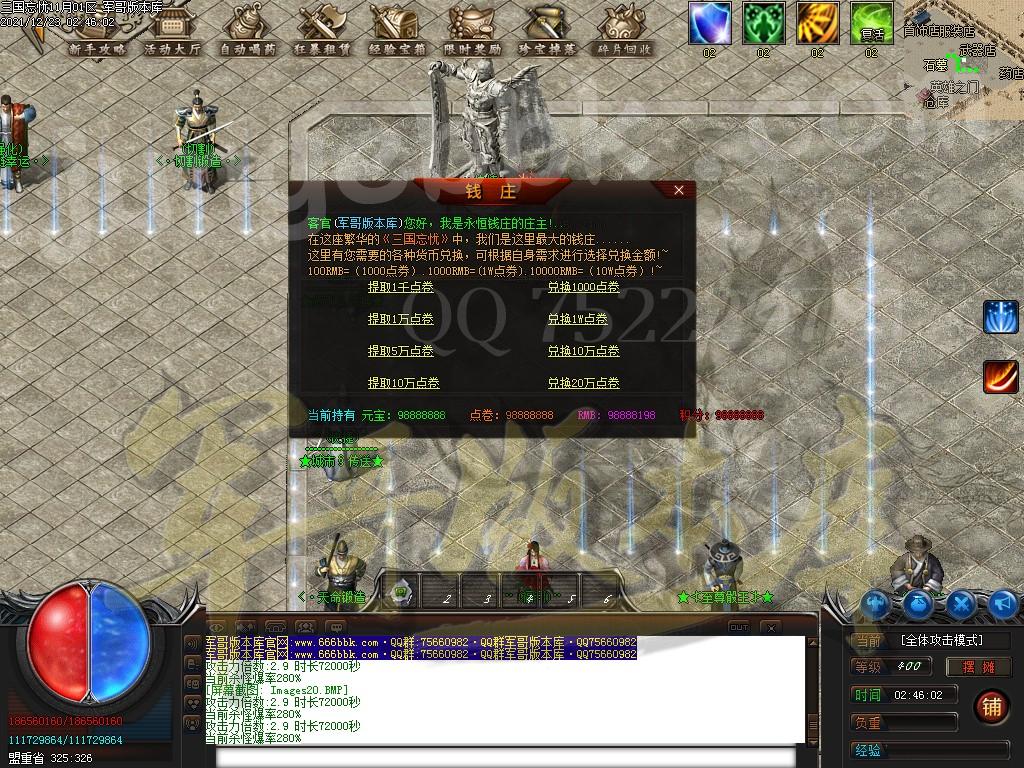Click the blue megaphone button
The height and width of the screenshot is (768, 1024).
pyautogui.click(x=1003, y=603)
